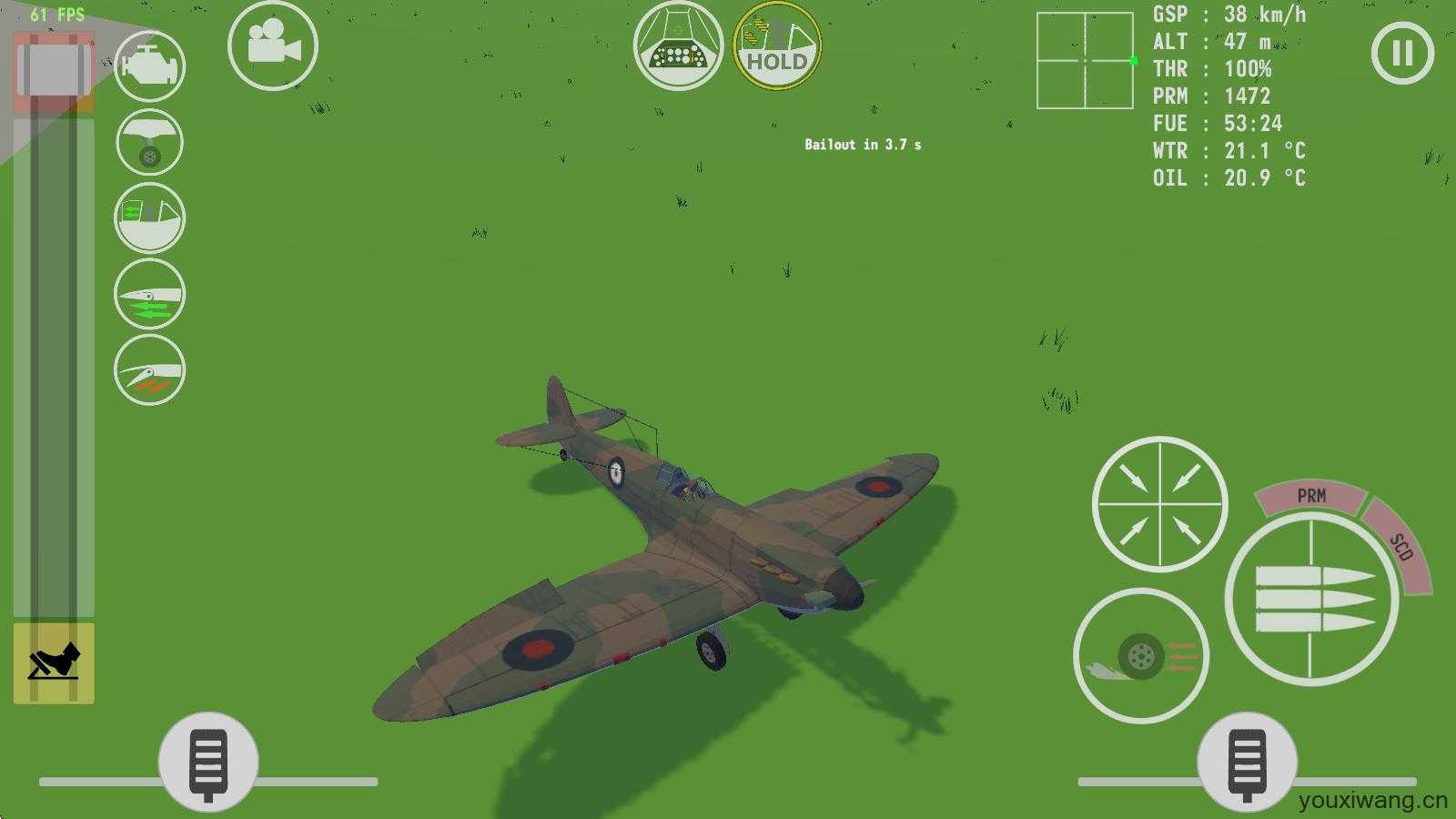This screenshot has width=1456, height=819.
Task: Select the PRM primary weapon tab
Action: pos(1310,497)
